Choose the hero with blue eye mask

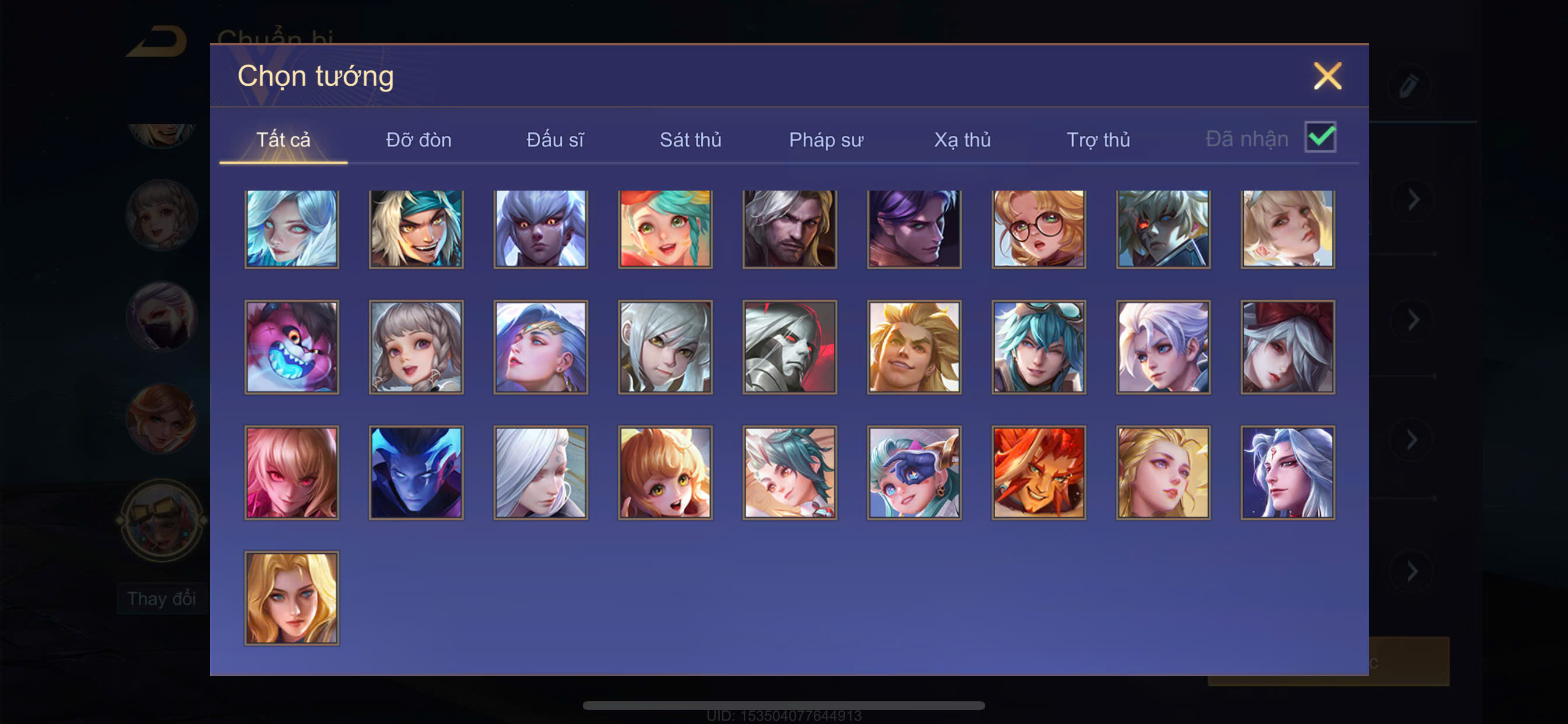pos(914,473)
